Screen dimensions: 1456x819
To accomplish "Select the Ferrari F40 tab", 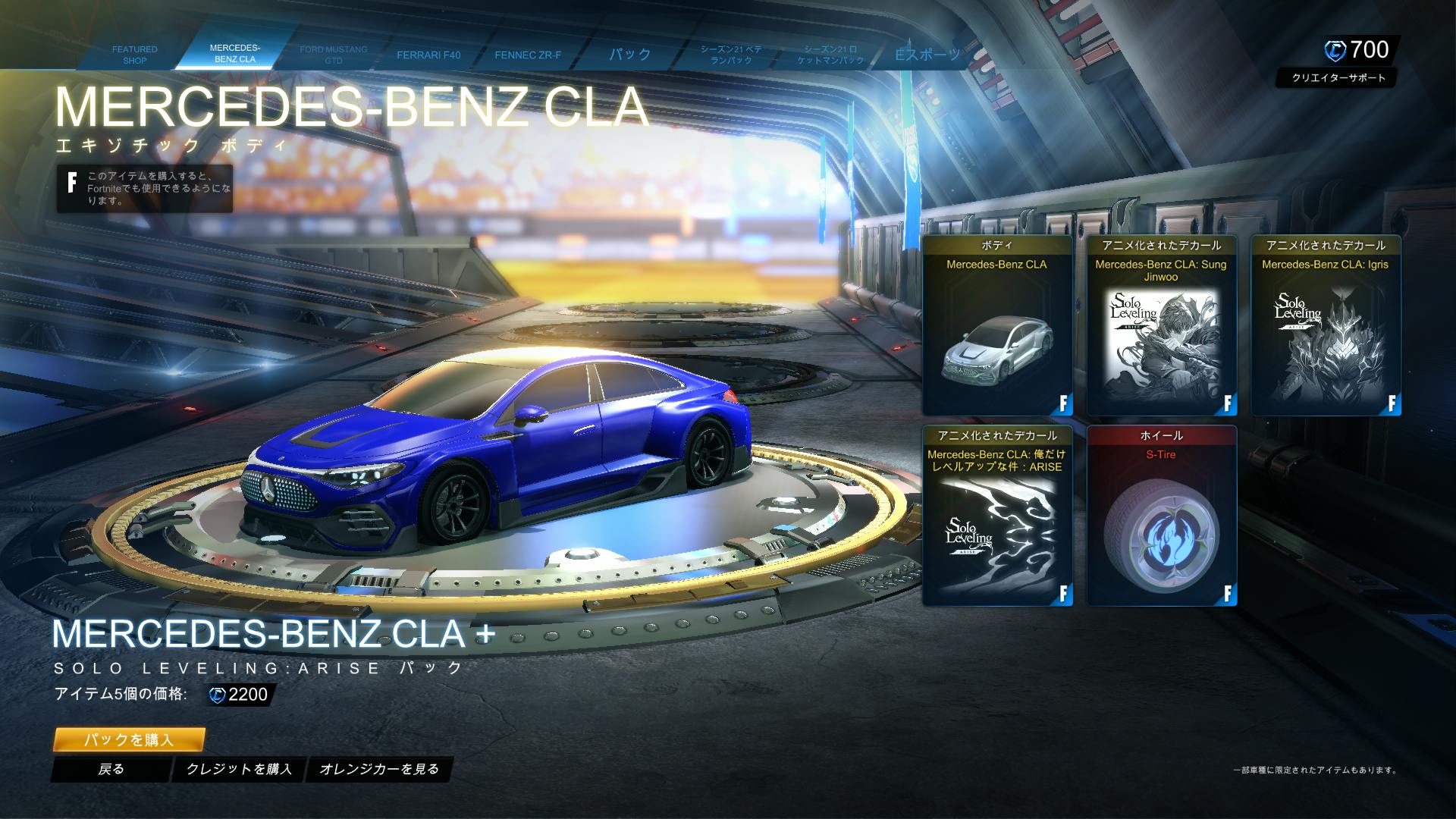I will pyautogui.click(x=428, y=55).
